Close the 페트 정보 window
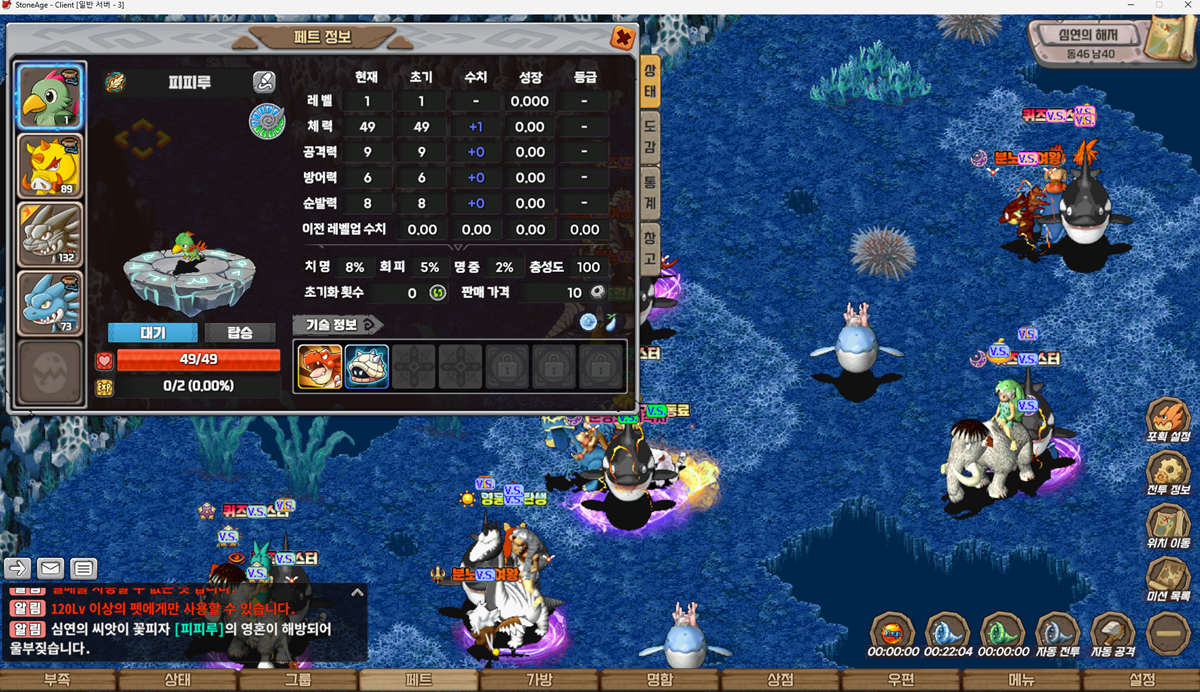1200x692 pixels. [x=622, y=39]
